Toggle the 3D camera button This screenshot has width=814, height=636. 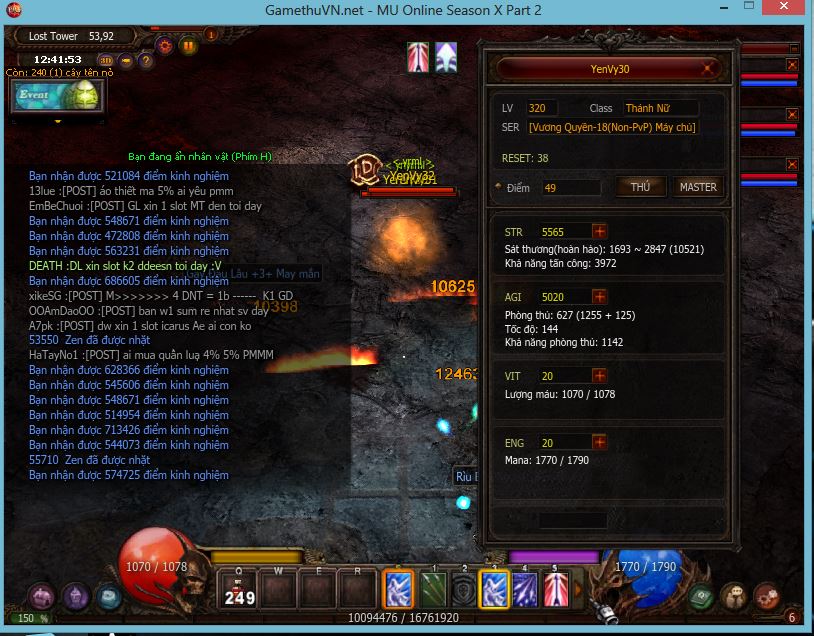pos(105,61)
